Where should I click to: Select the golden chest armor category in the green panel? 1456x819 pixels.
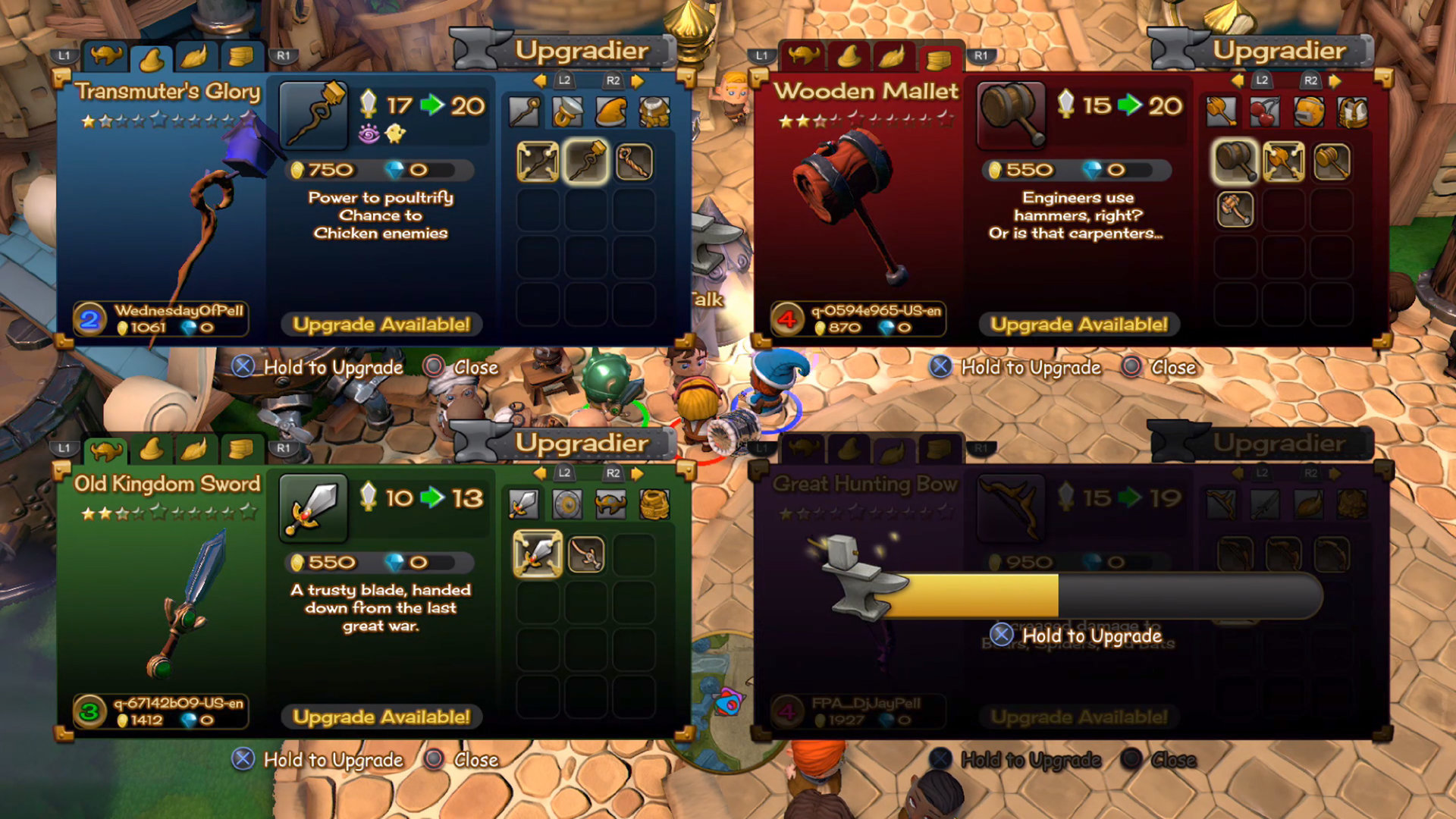click(x=654, y=504)
